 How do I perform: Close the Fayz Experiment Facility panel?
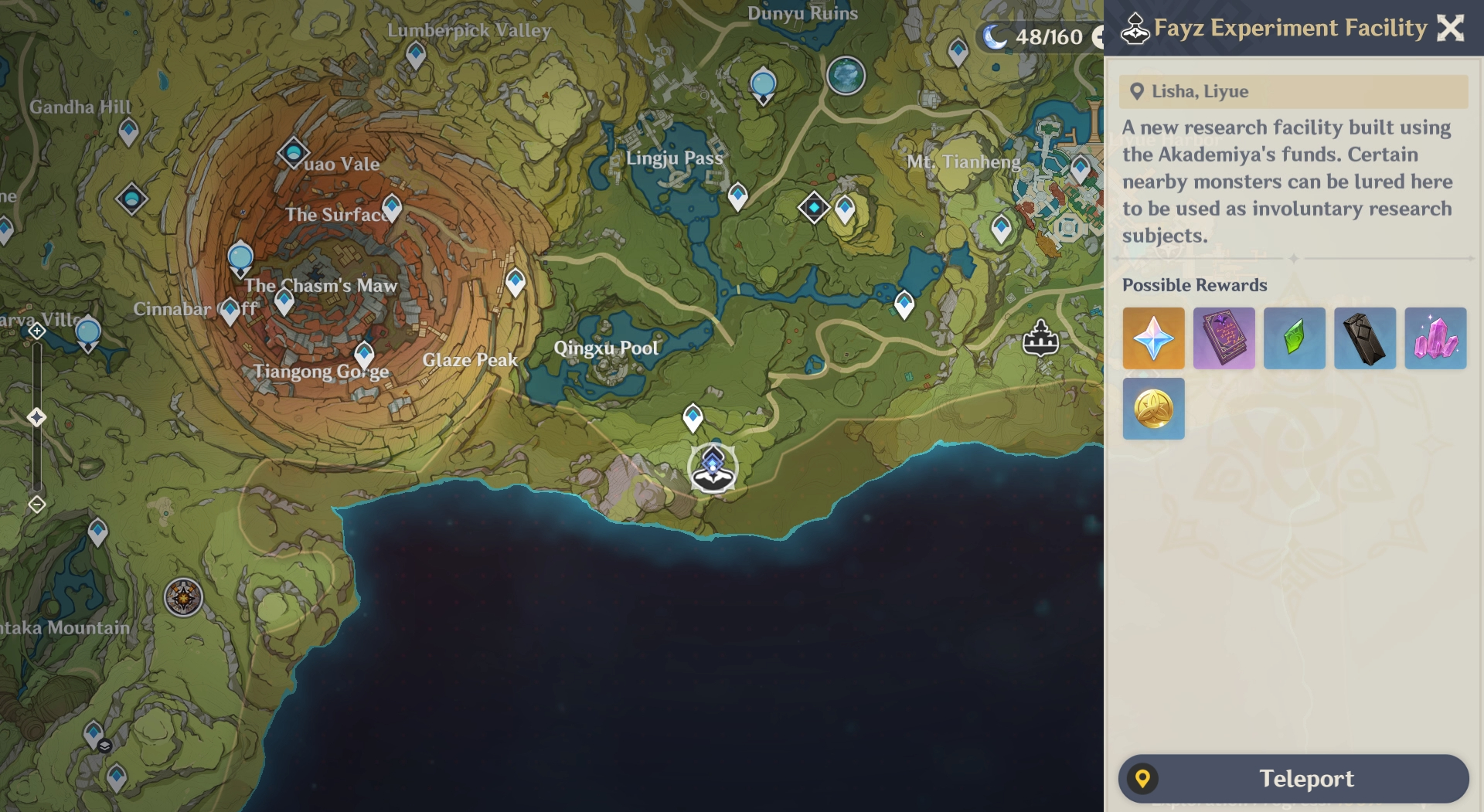click(x=1450, y=28)
